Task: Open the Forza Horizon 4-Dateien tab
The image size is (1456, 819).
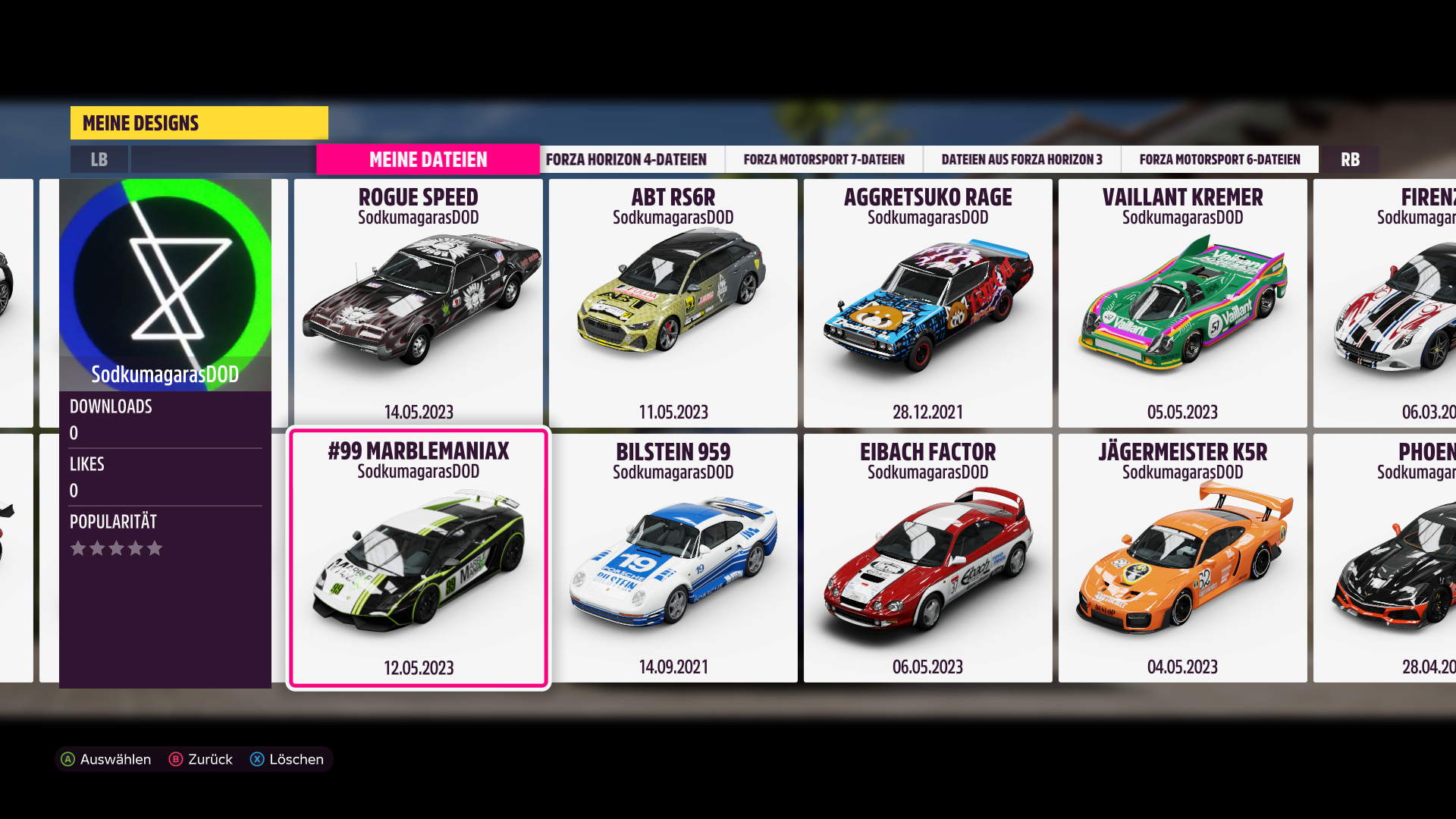Action: click(x=626, y=160)
